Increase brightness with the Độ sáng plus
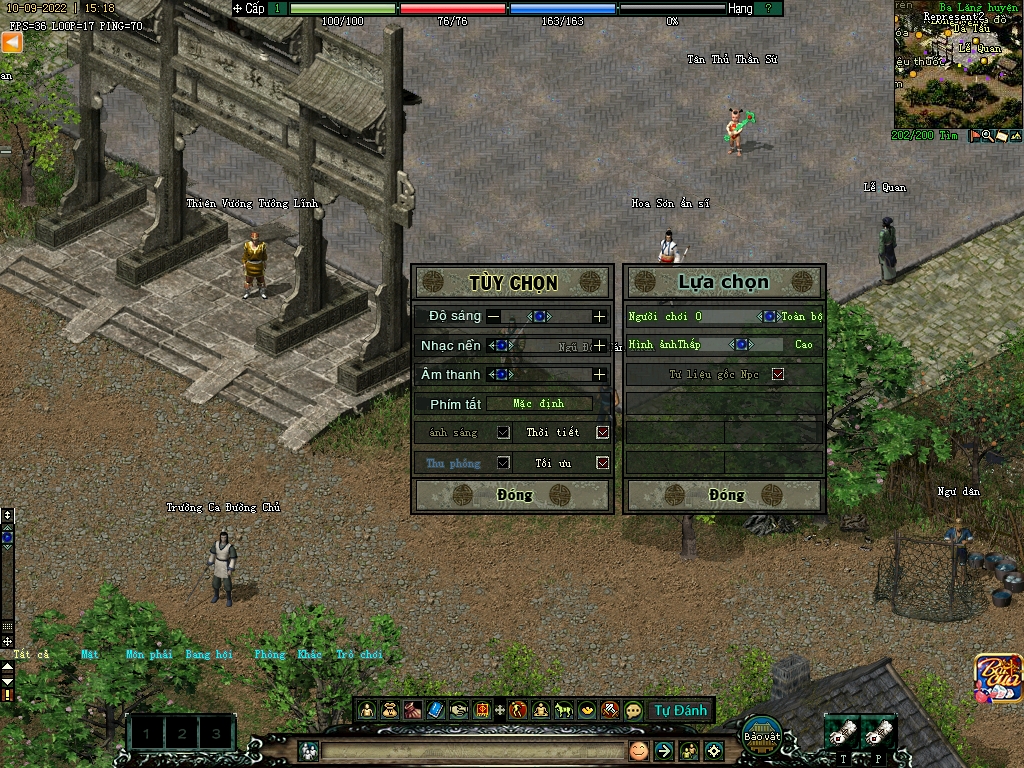 click(x=599, y=316)
